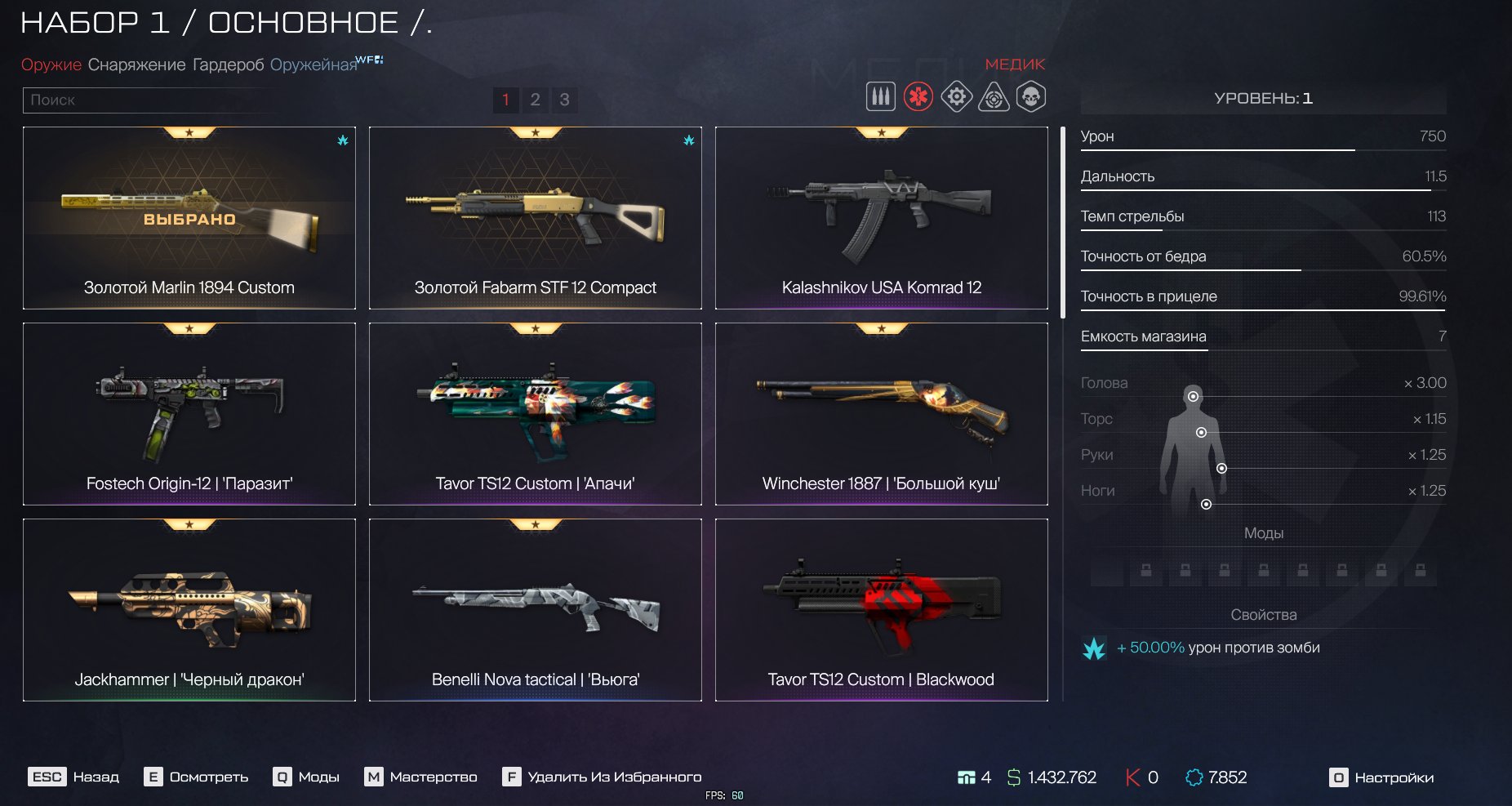Choose the Kalashnikov USA Komrad 12
Image resolution: width=1512 pixels, height=806 pixels.
tap(881, 218)
